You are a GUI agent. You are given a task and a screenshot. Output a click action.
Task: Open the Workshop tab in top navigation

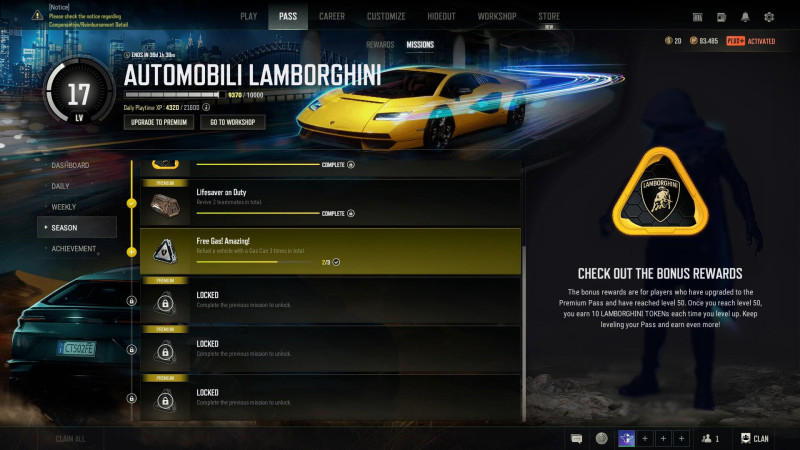497,16
